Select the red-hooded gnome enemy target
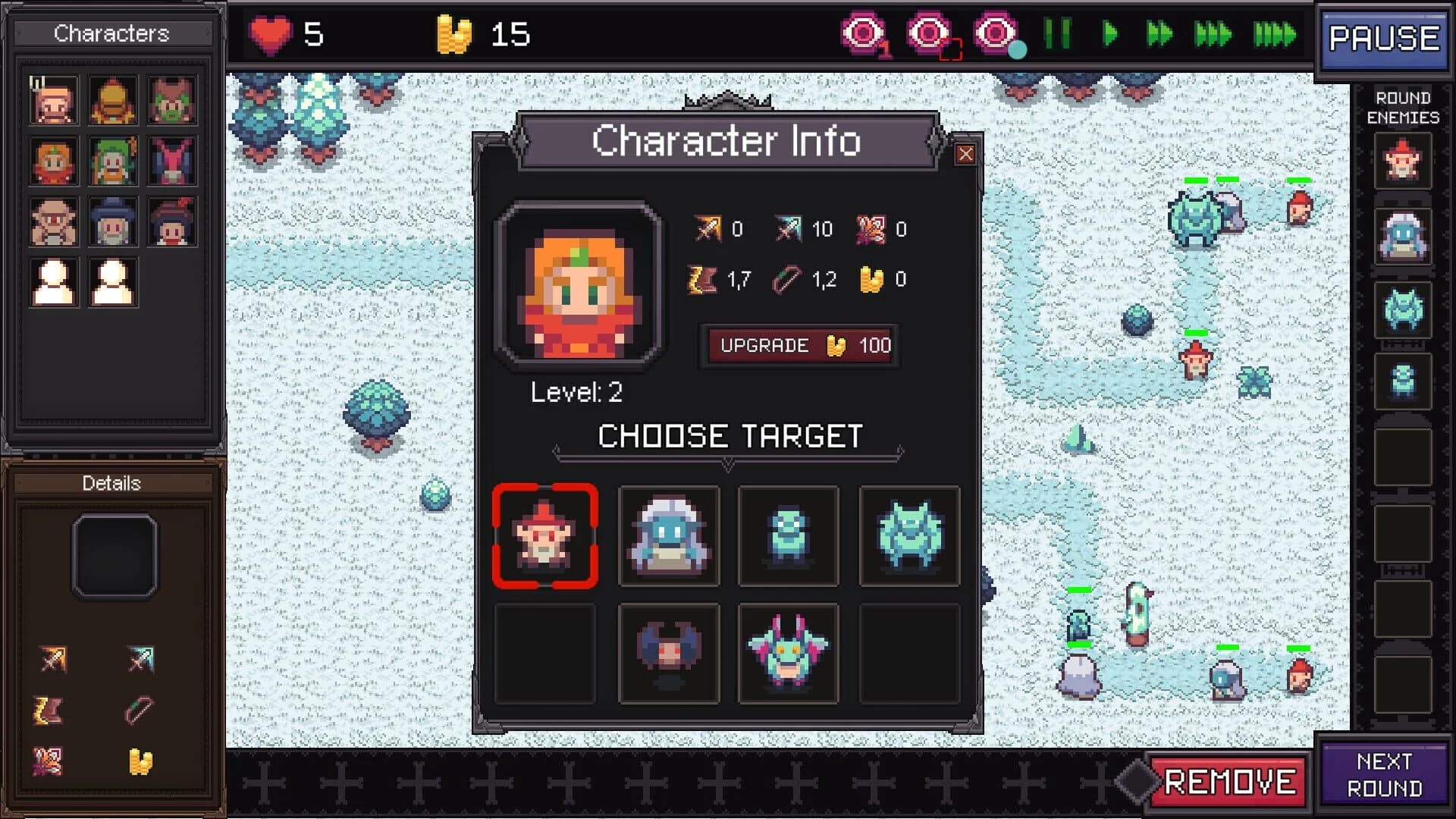 click(x=545, y=536)
